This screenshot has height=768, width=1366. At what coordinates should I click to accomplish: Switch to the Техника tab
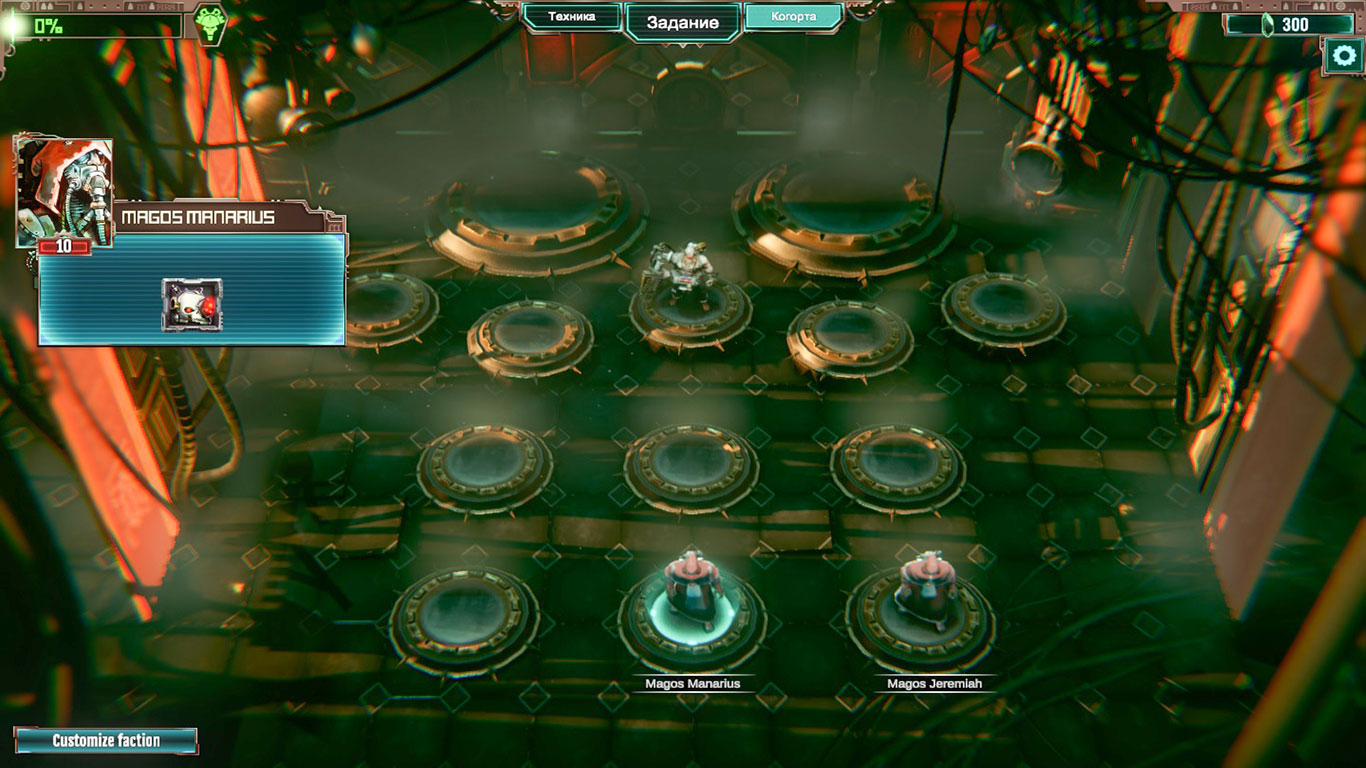(x=572, y=17)
